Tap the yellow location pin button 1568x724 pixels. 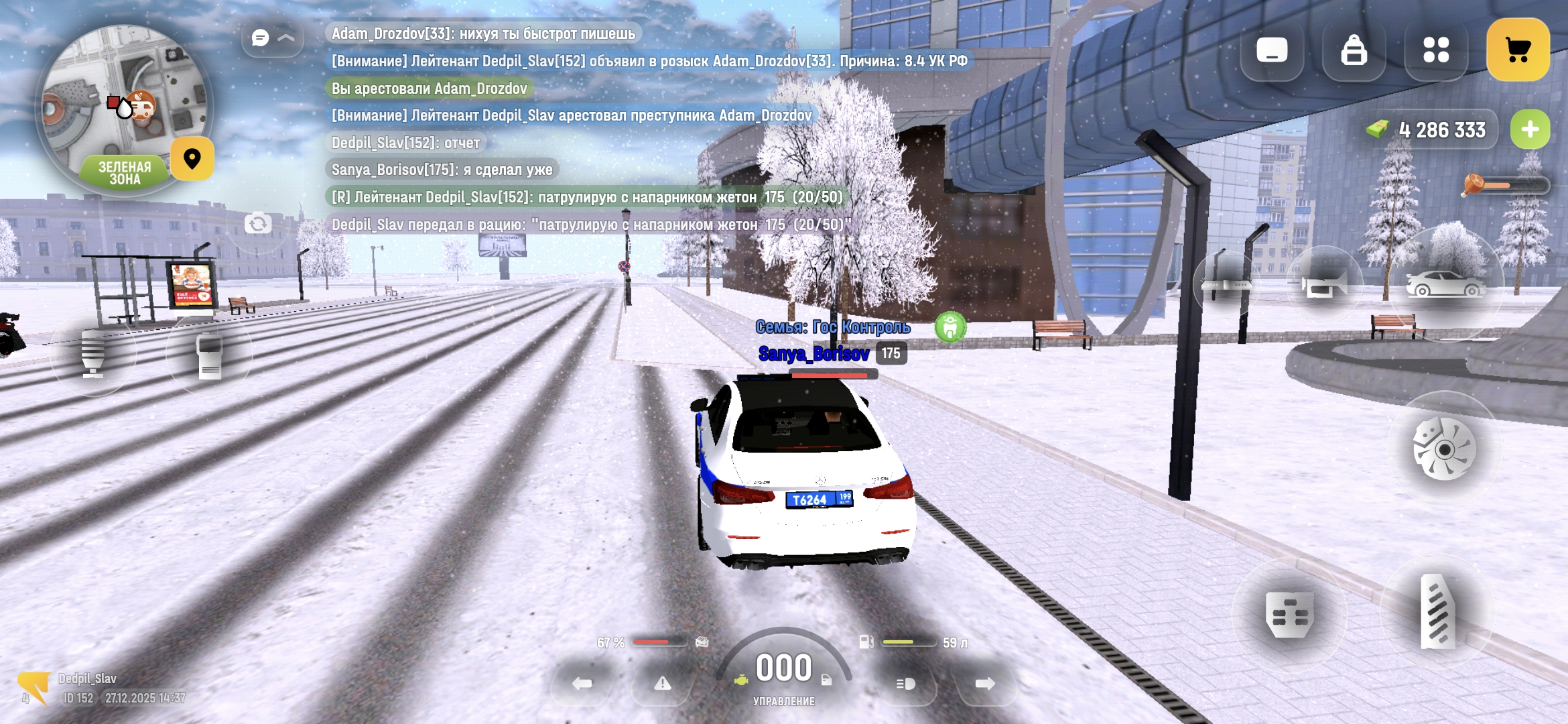[192, 159]
